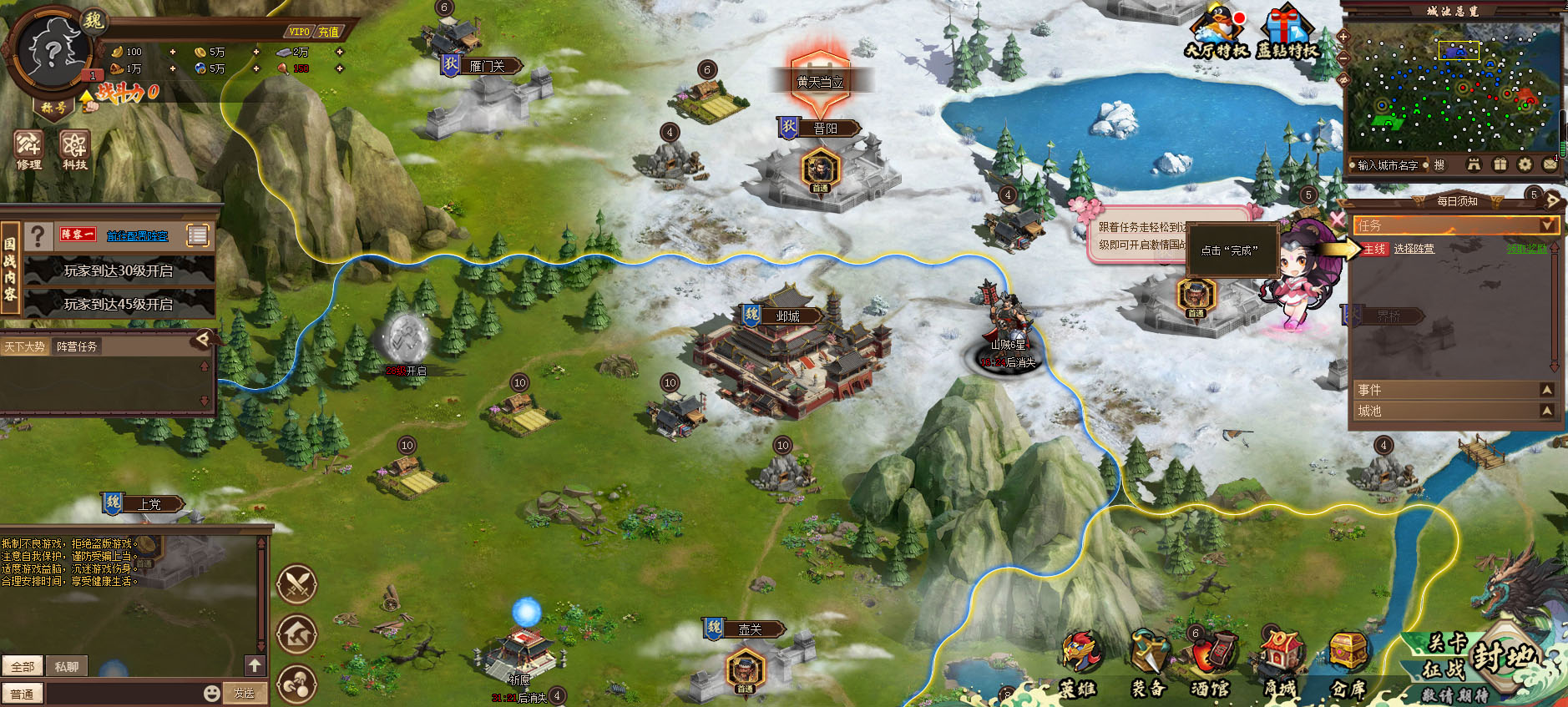The width and height of the screenshot is (1568, 707).
Task: Send the chat message with 发送
Action: 244,693
